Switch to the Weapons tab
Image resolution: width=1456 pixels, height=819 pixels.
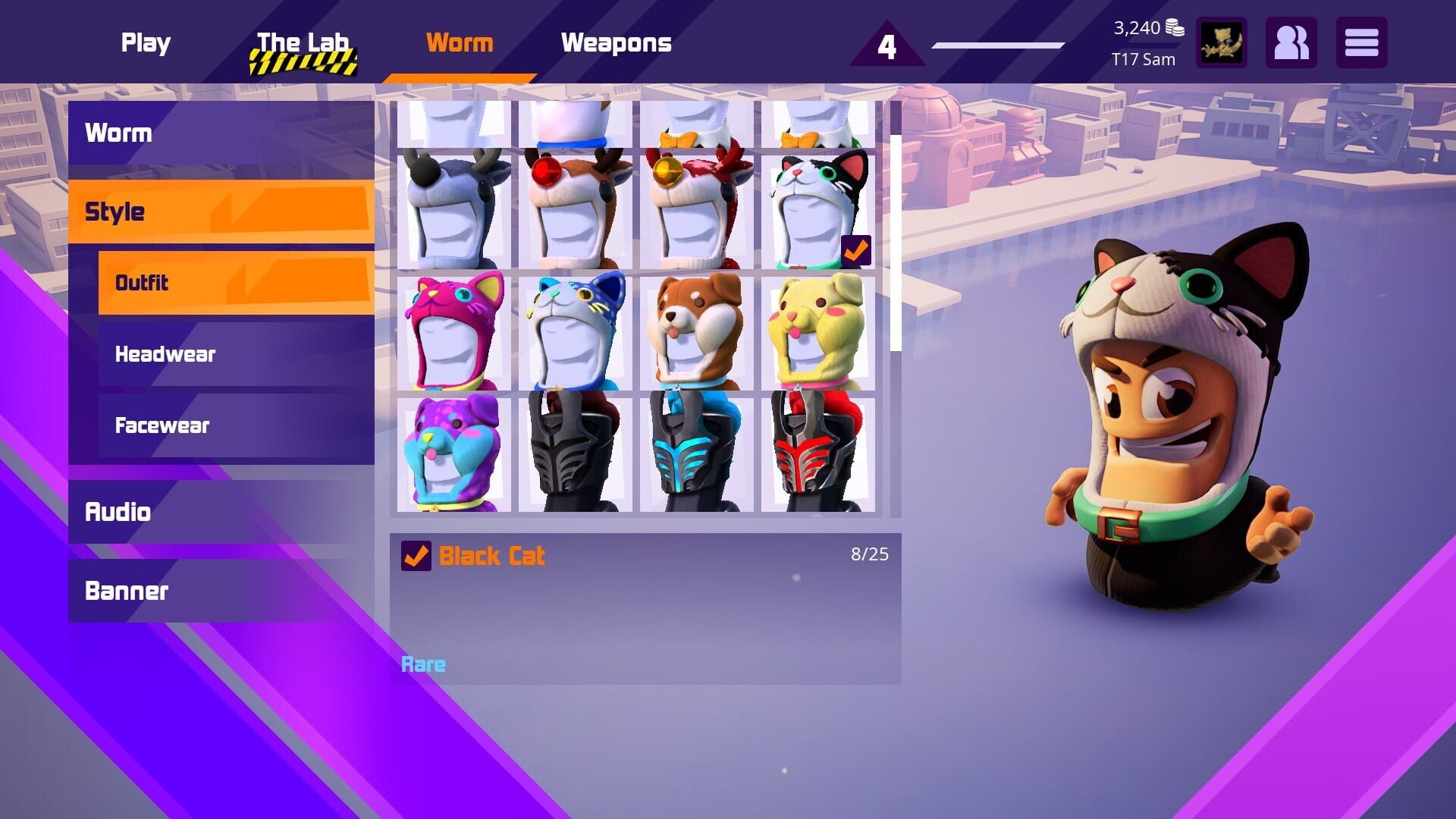(617, 43)
